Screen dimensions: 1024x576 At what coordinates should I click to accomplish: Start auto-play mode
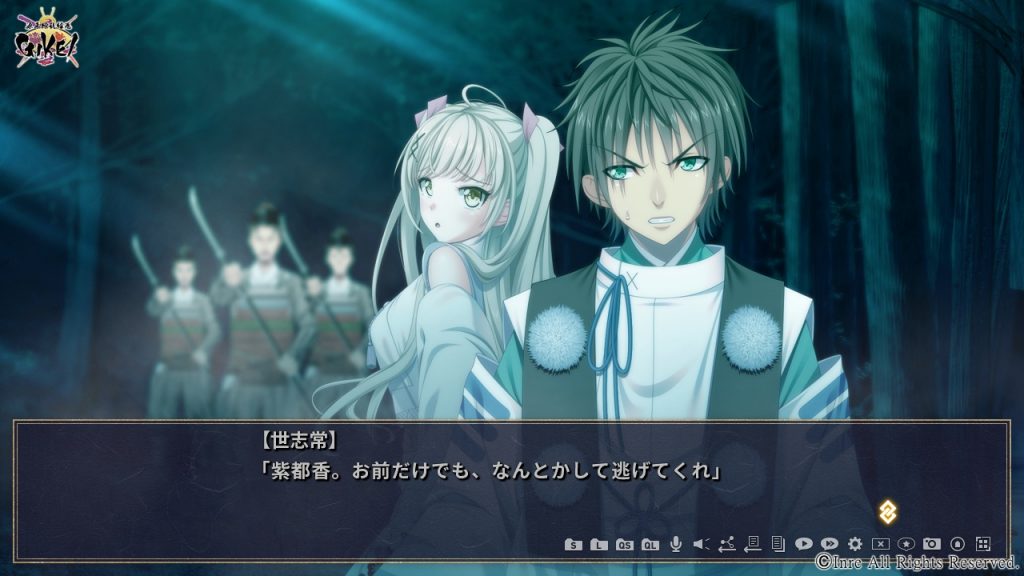point(803,544)
